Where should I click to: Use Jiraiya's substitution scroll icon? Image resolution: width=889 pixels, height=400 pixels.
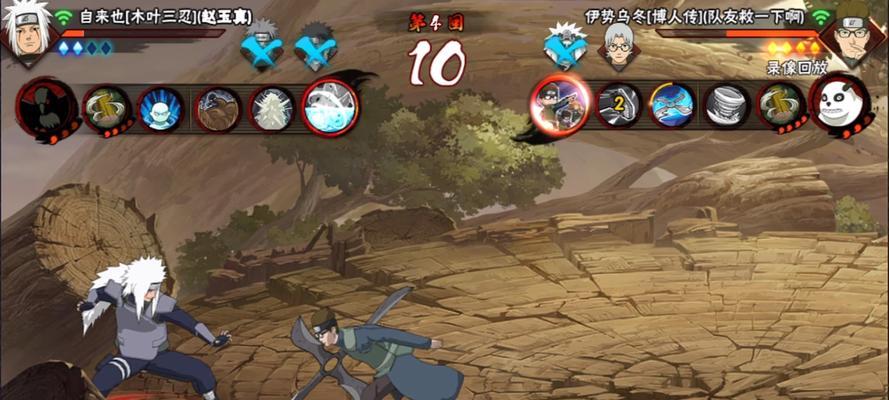pos(103,107)
